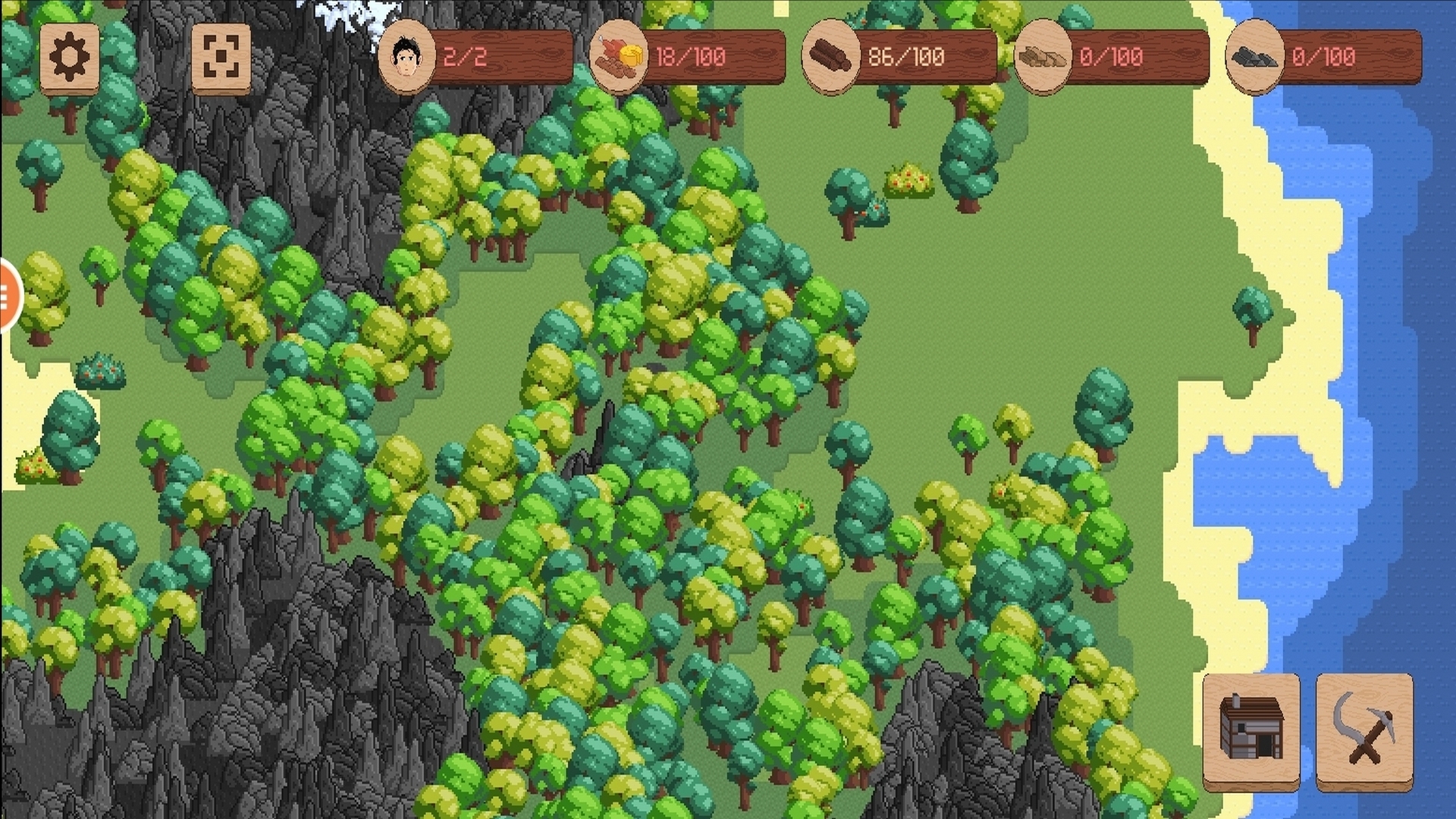Select the pickaxe and sickle tools button

coord(1363,729)
